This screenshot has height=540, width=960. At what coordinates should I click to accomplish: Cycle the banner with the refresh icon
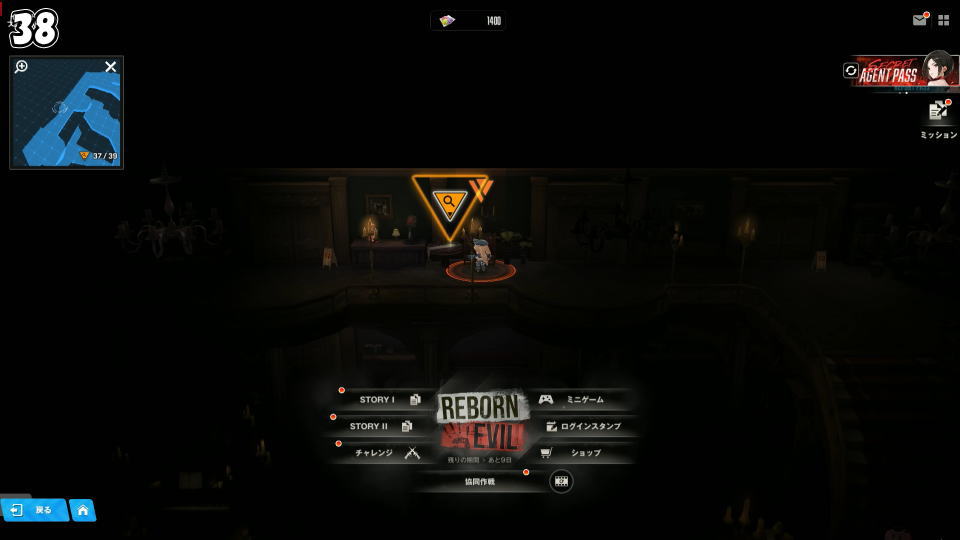[851, 71]
